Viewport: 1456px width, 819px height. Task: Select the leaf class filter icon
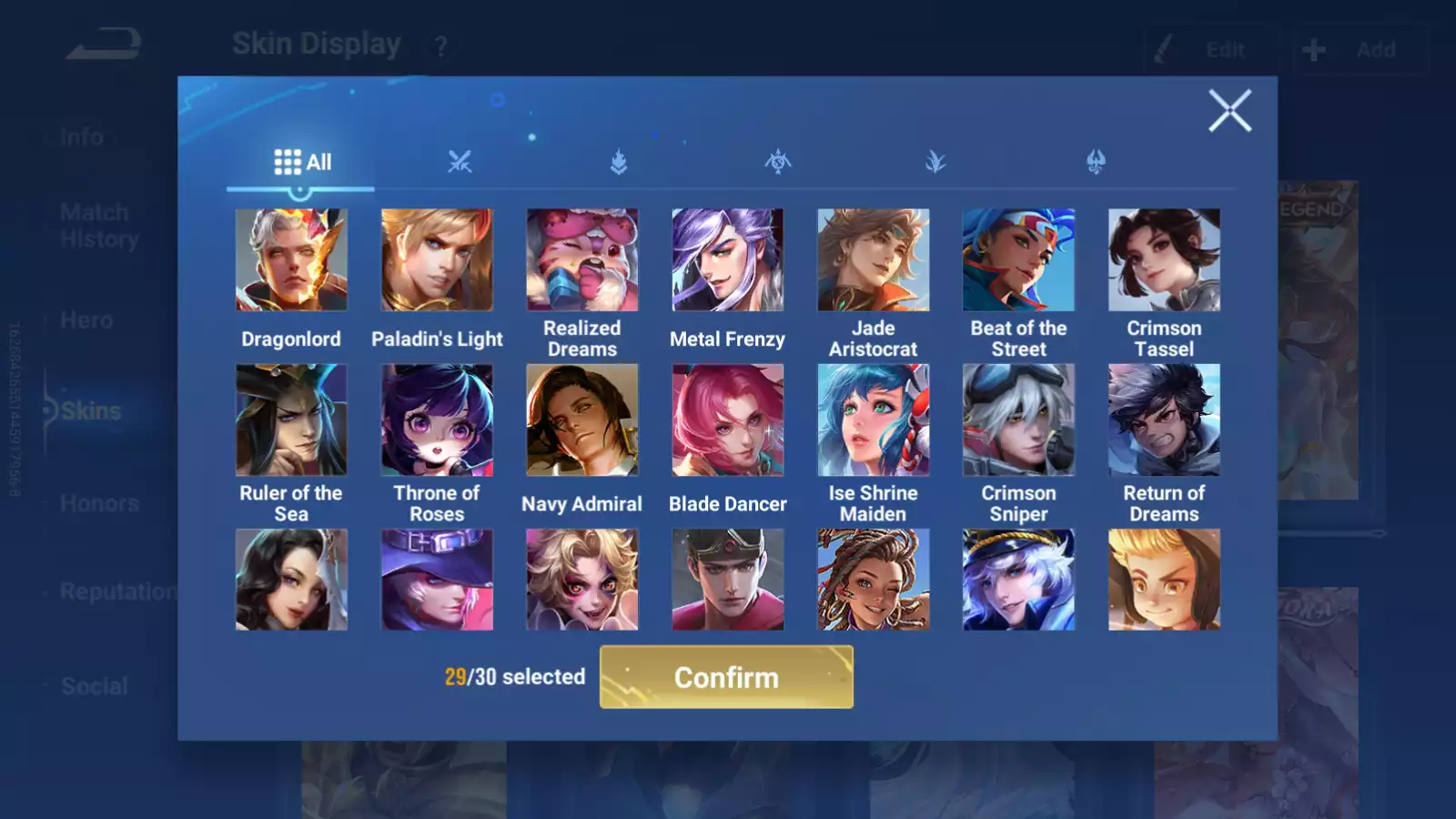[934, 161]
